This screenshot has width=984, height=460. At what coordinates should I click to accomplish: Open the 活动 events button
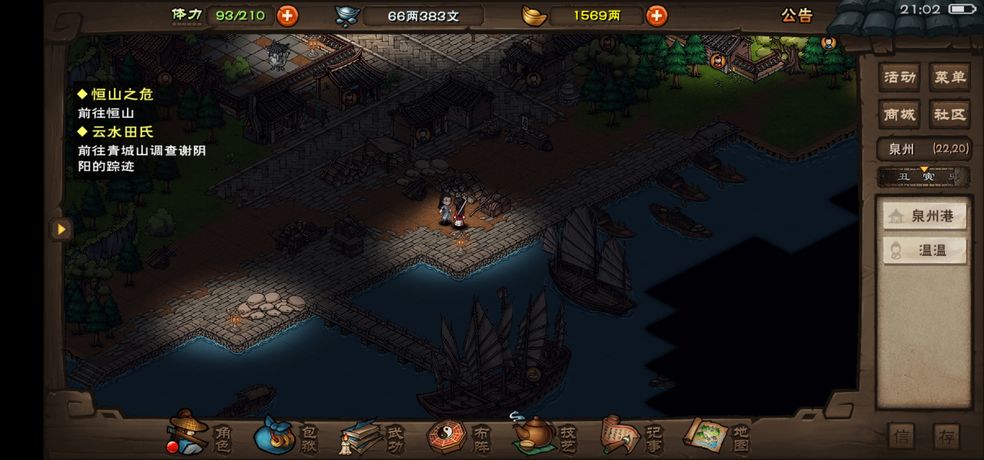click(x=900, y=78)
